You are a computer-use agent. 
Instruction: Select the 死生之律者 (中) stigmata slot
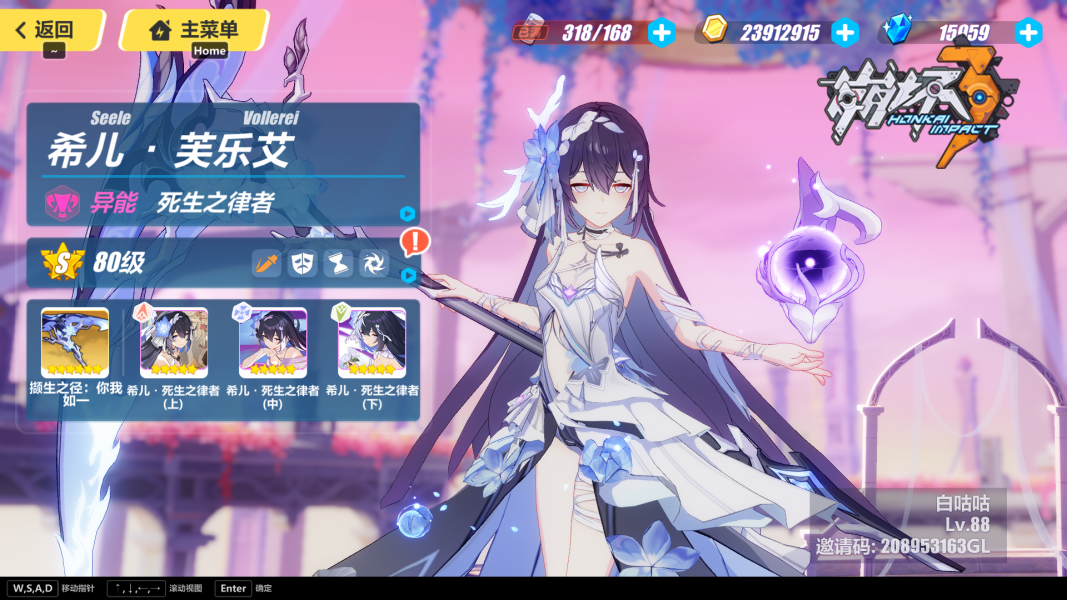pyautogui.click(x=273, y=342)
